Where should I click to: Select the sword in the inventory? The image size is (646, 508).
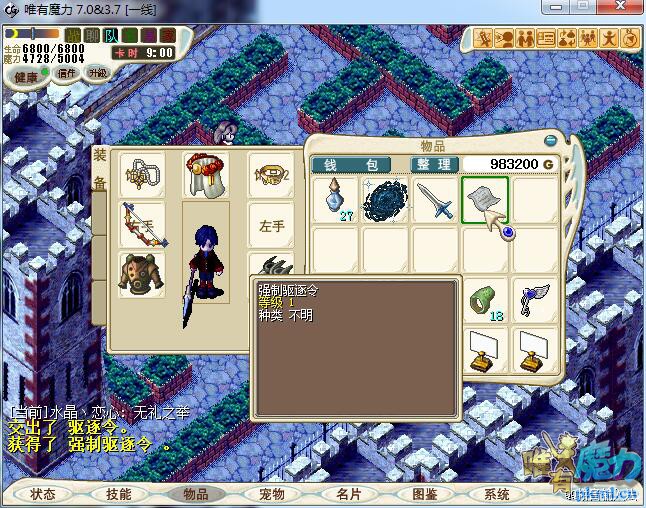tap(435, 201)
